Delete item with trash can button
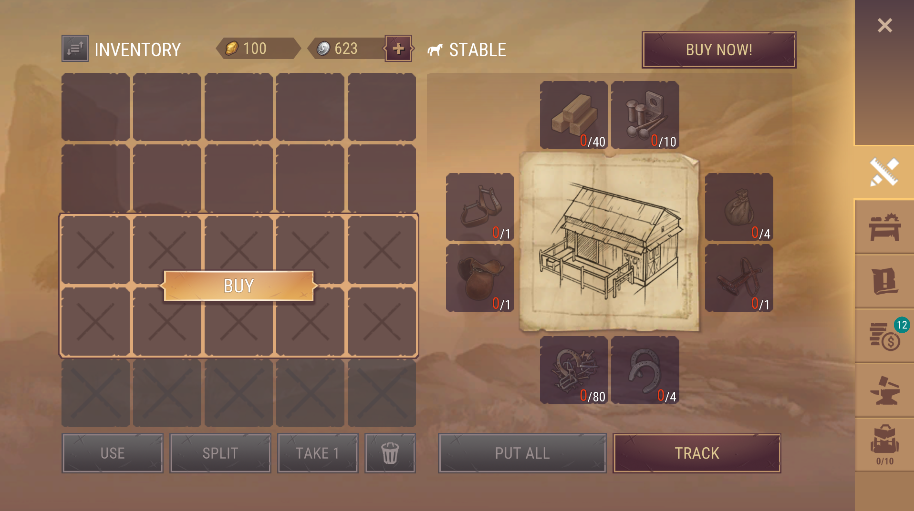This screenshot has width=914, height=511. click(390, 453)
